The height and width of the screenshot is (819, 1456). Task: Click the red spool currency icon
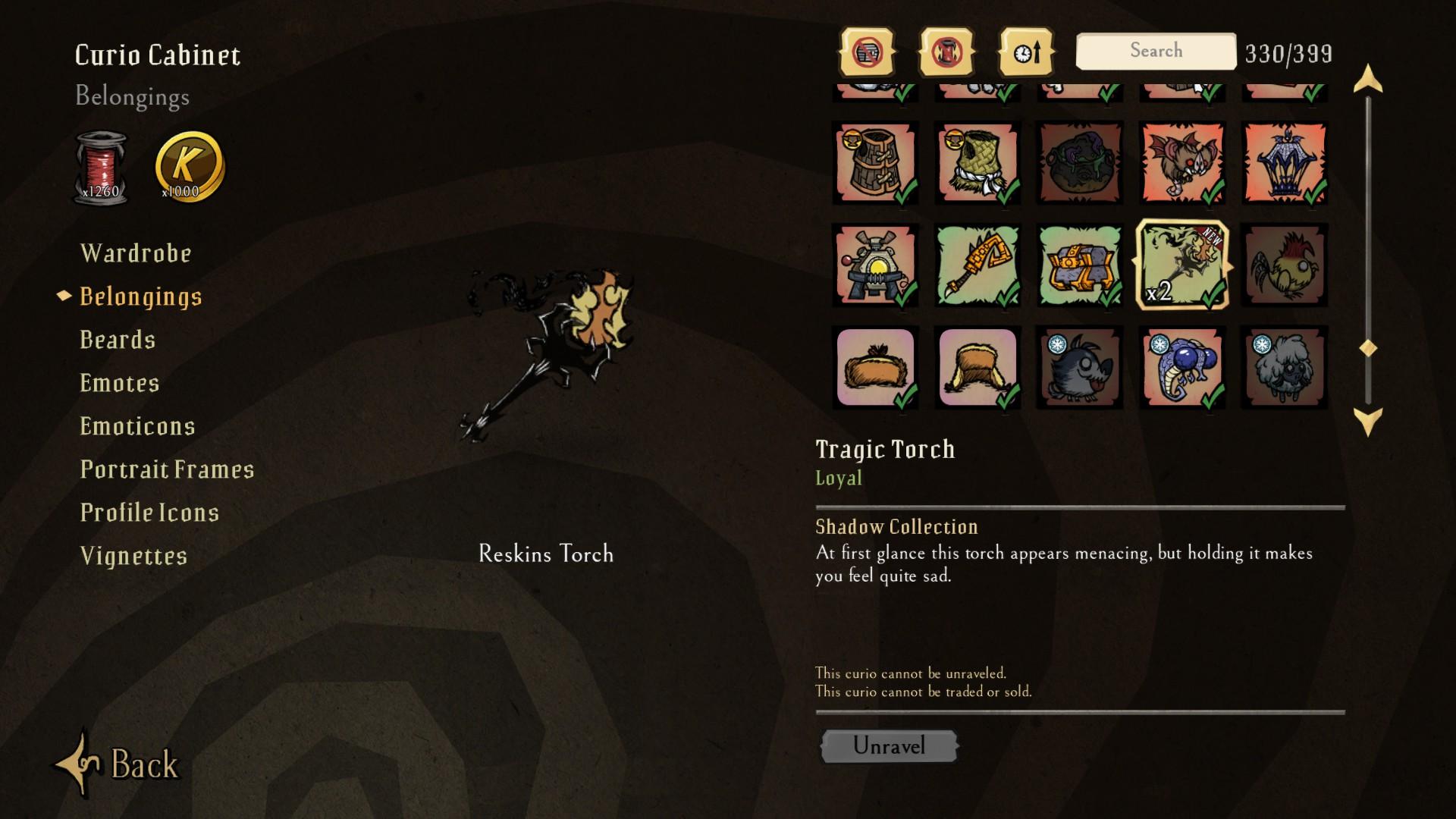pyautogui.click(x=102, y=163)
